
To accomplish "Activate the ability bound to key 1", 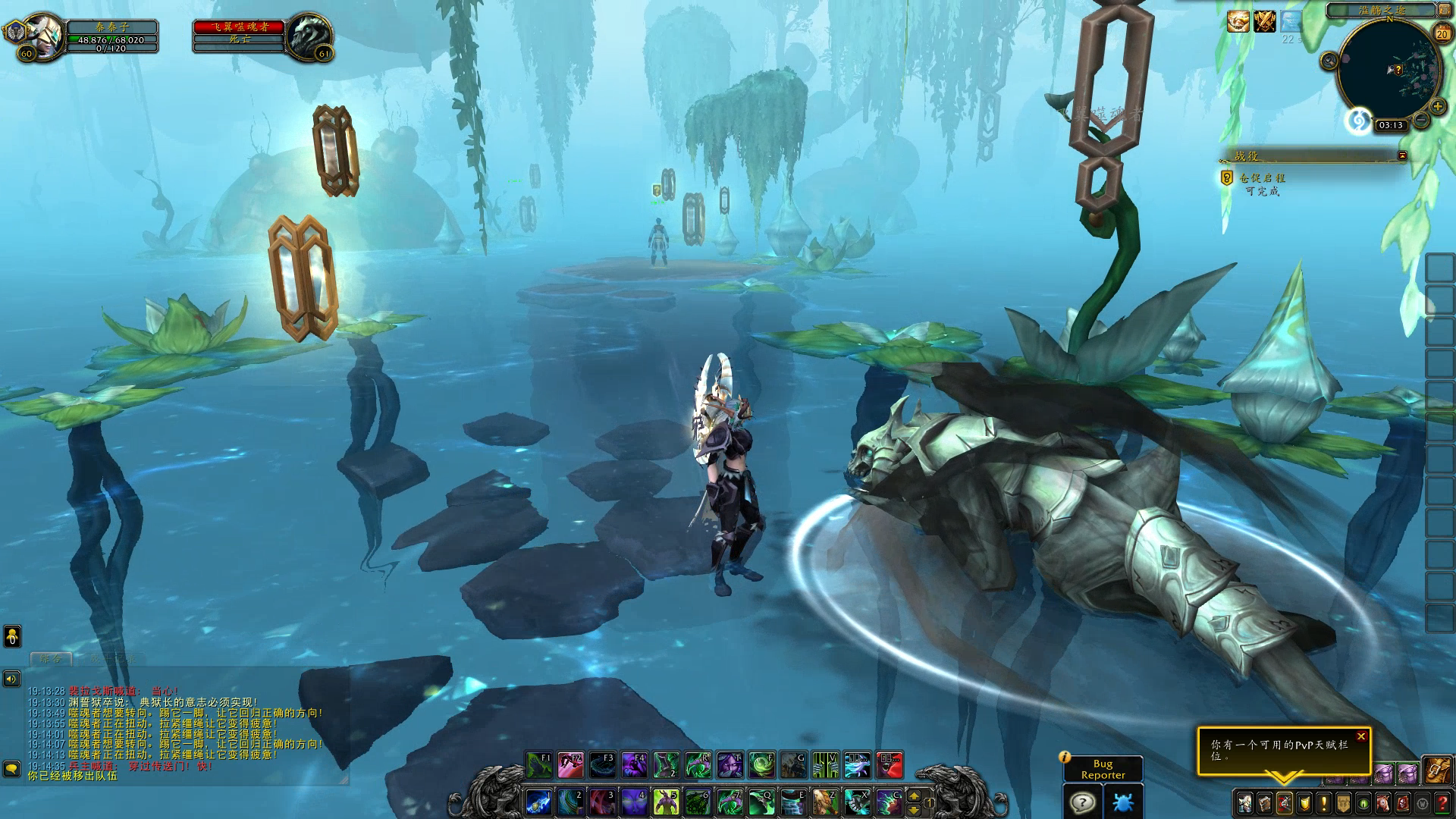I will 538,802.
